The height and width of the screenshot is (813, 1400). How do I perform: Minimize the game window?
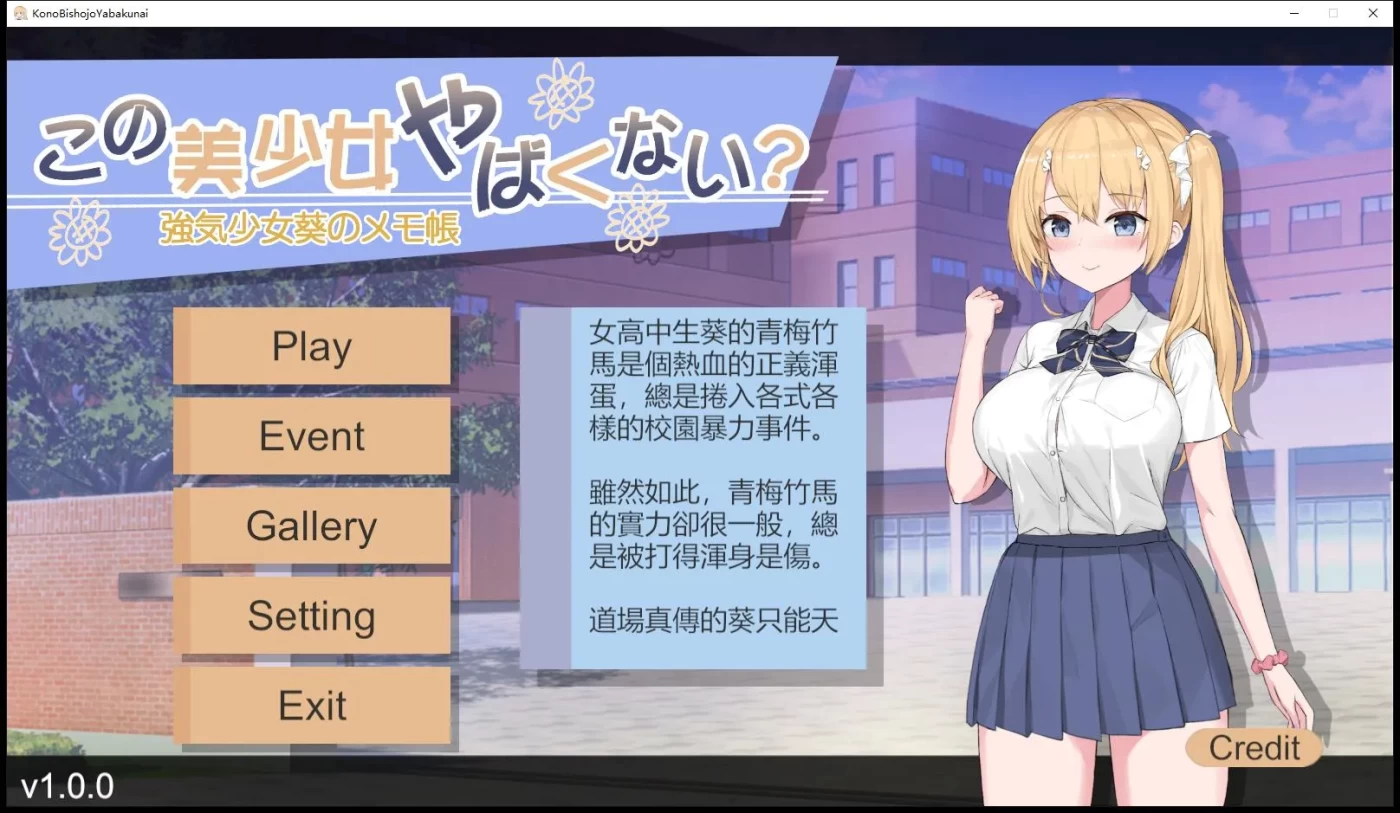1293,13
